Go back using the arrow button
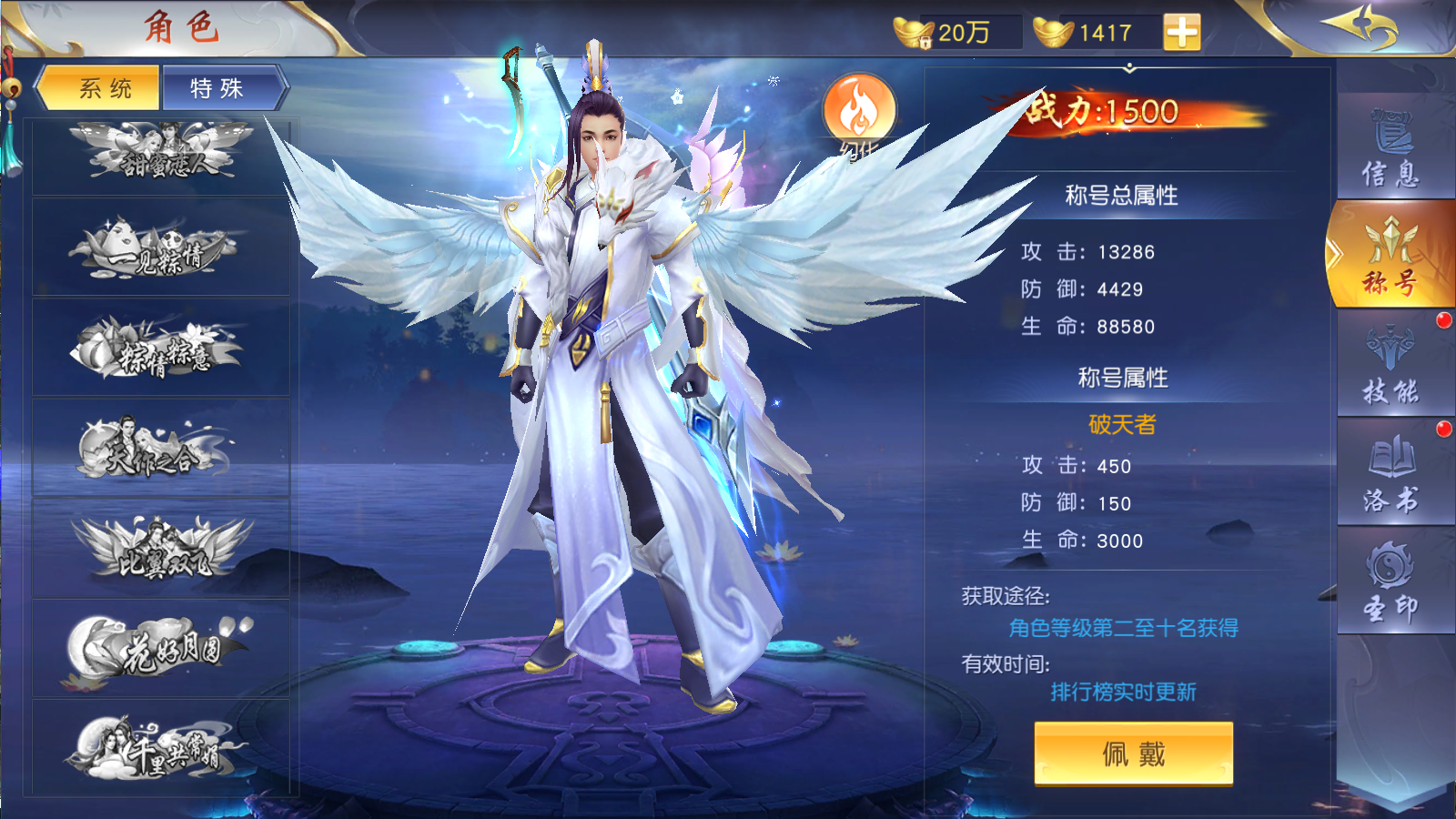The image size is (1456, 819). pos(1362,25)
